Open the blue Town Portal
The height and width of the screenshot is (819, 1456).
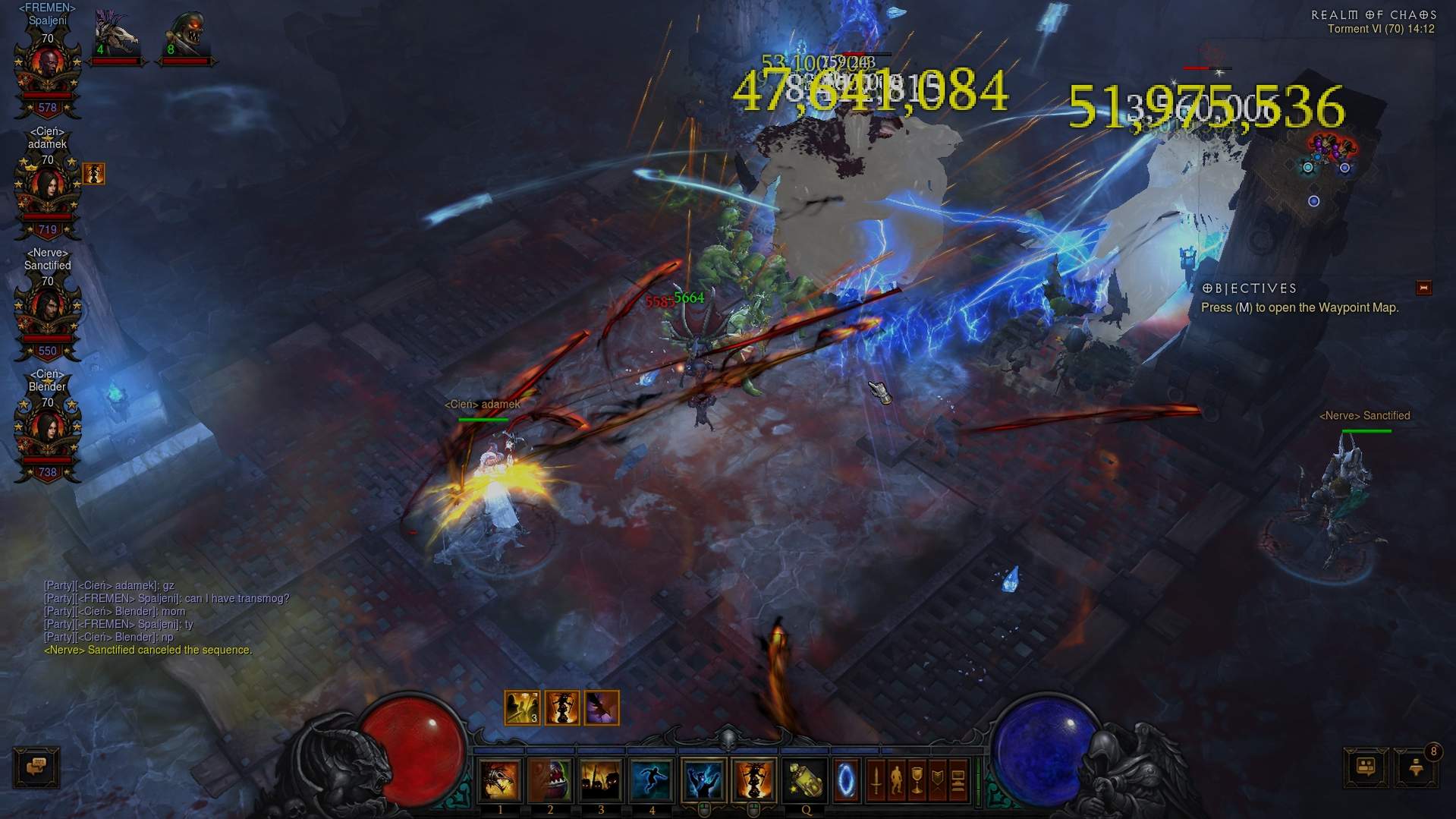click(845, 780)
